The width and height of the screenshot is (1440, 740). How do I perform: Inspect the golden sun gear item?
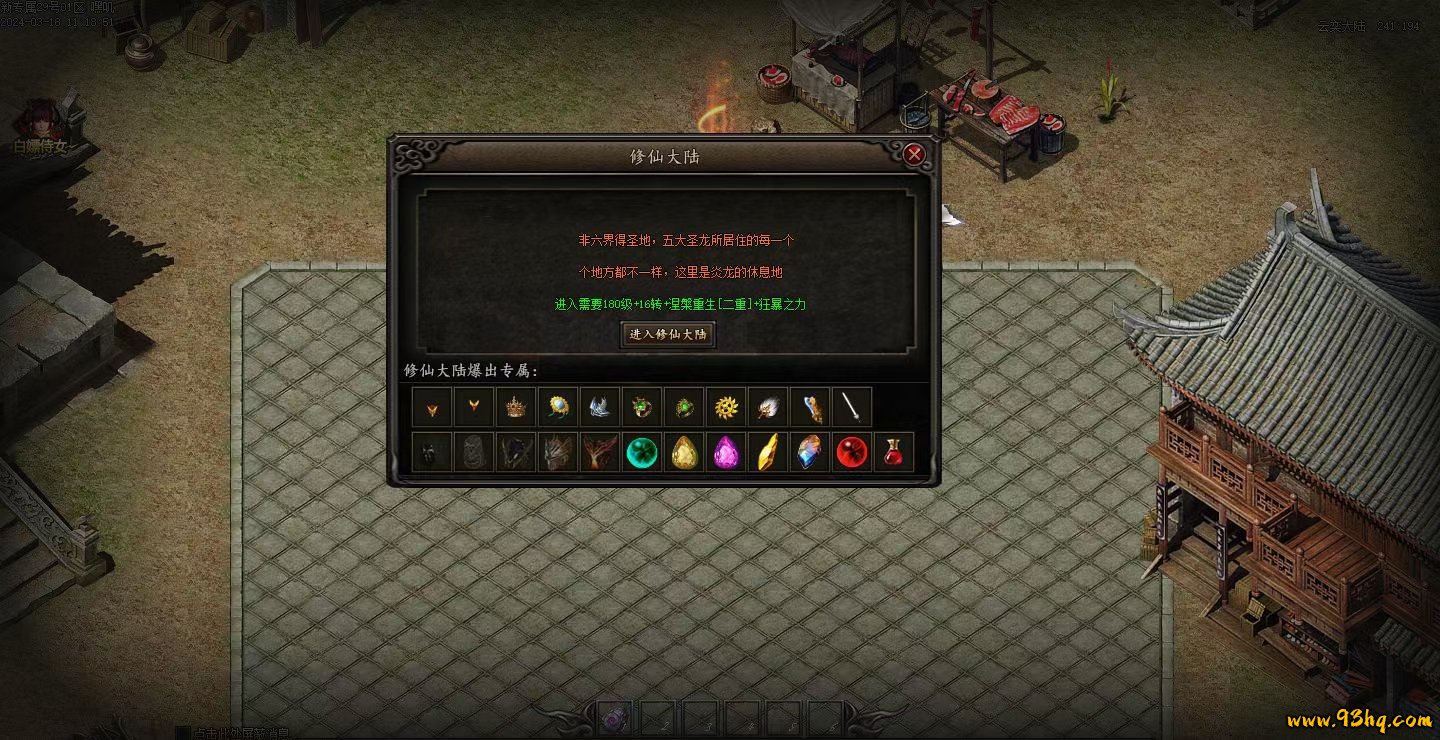[726, 407]
